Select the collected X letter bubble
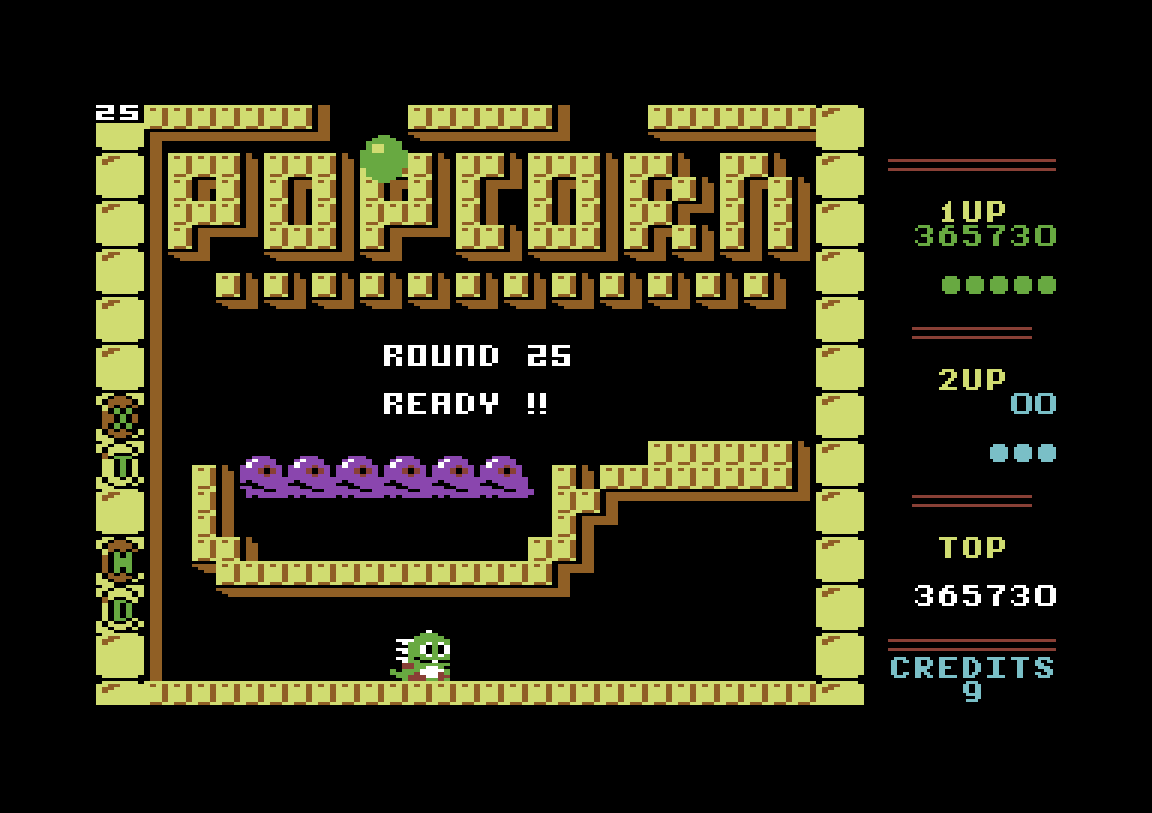 point(121,417)
